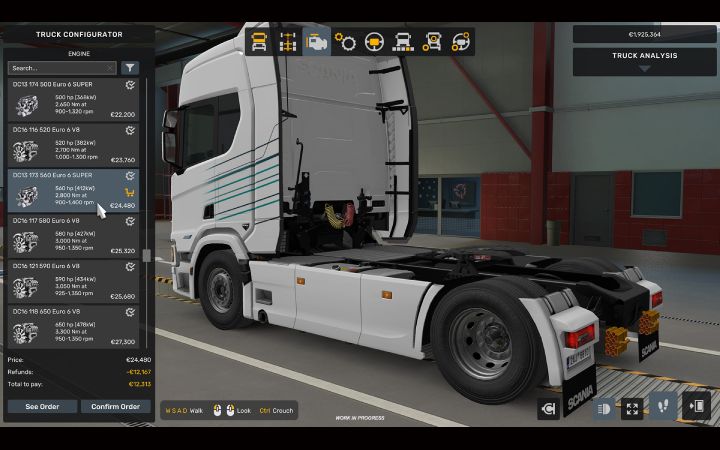720x450 pixels.
Task: Open the See Order summary
Action: [42, 406]
